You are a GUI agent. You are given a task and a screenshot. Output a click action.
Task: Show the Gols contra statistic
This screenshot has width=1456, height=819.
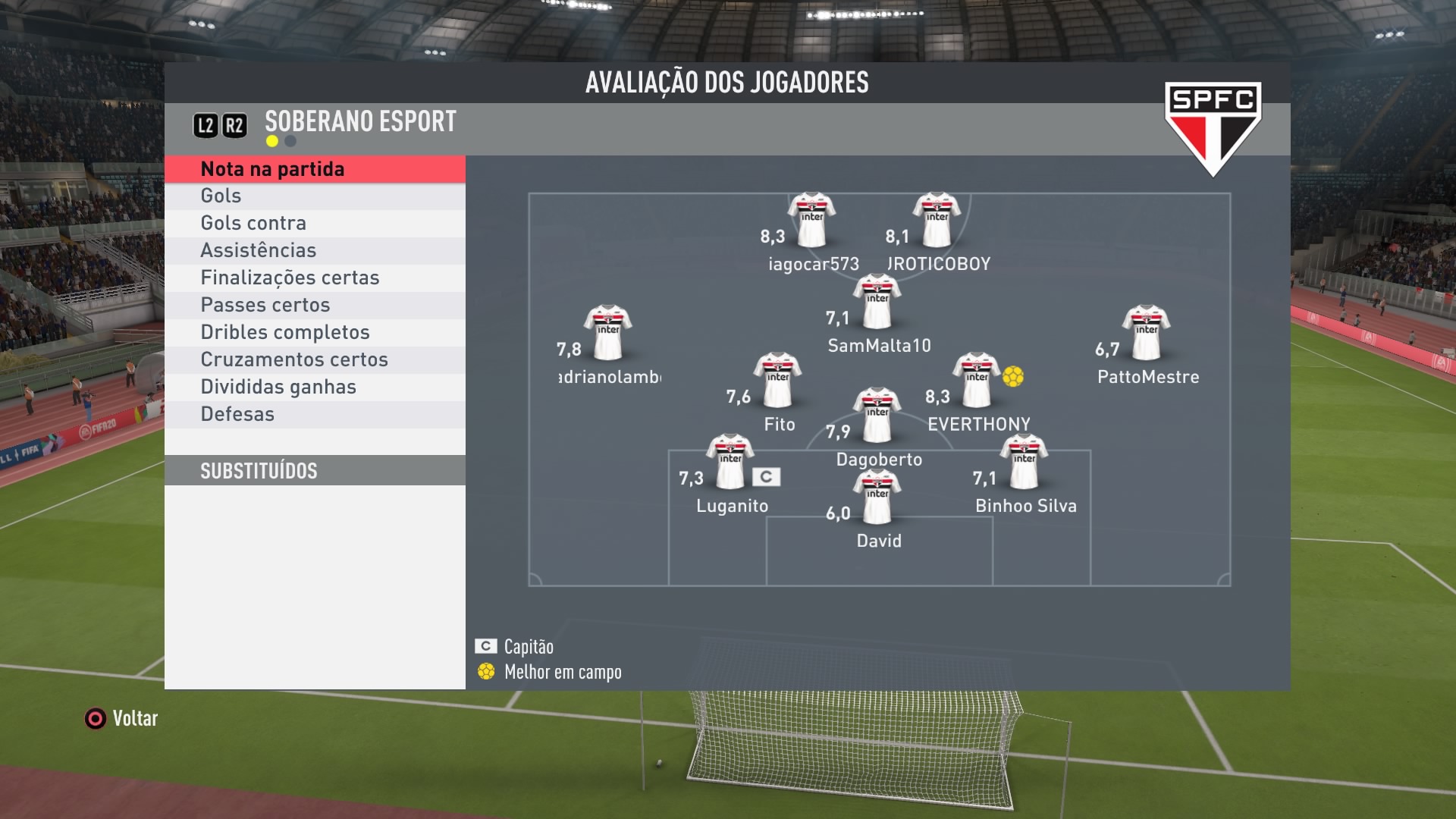(315, 224)
